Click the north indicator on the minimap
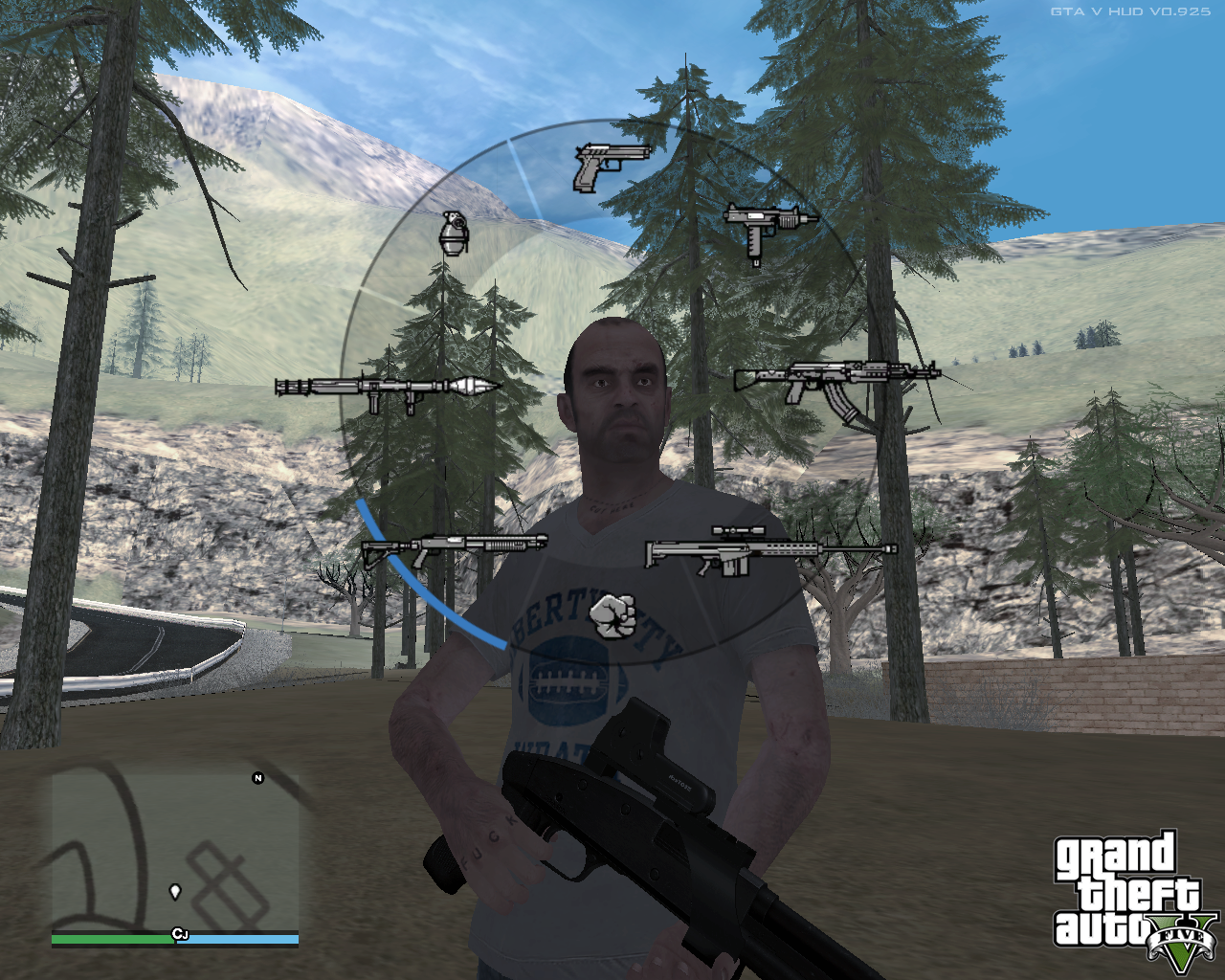 coord(256,779)
